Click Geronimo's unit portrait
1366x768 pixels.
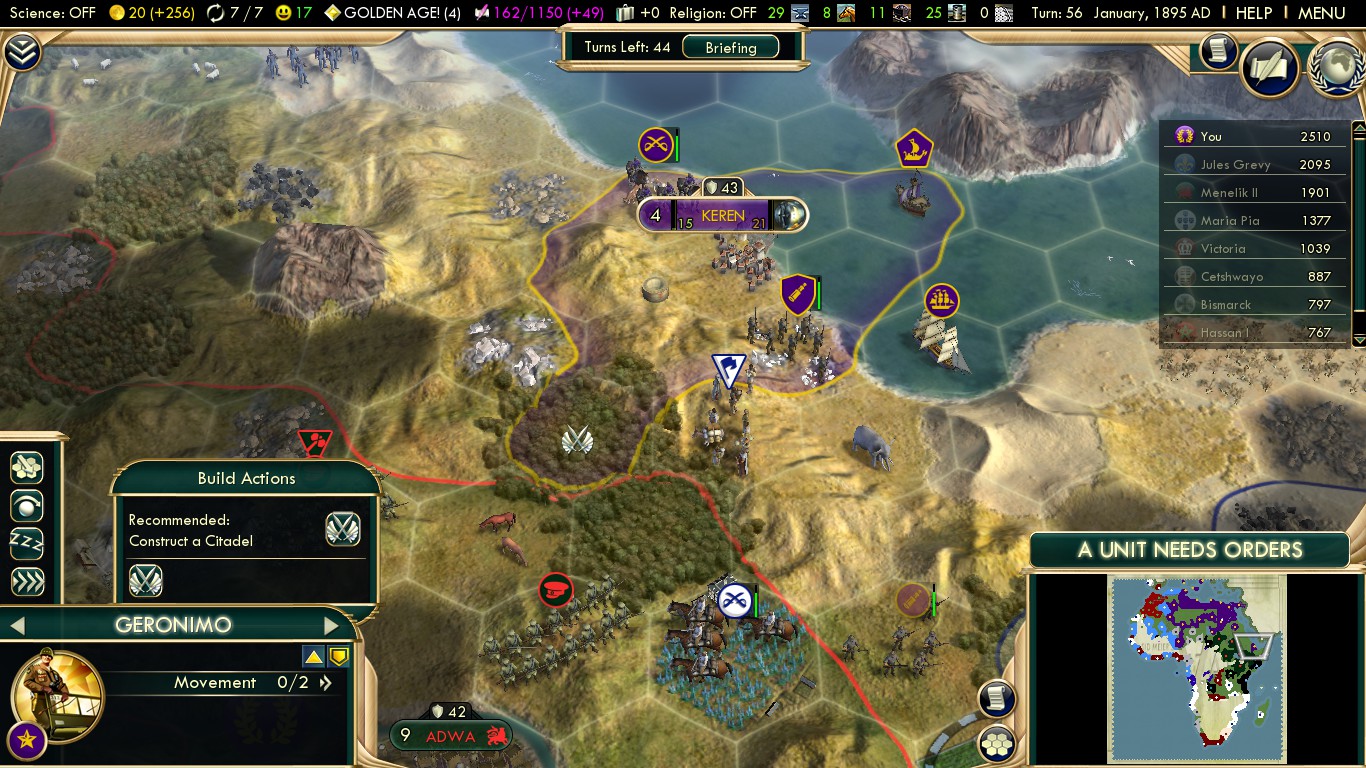pos(57,695)
